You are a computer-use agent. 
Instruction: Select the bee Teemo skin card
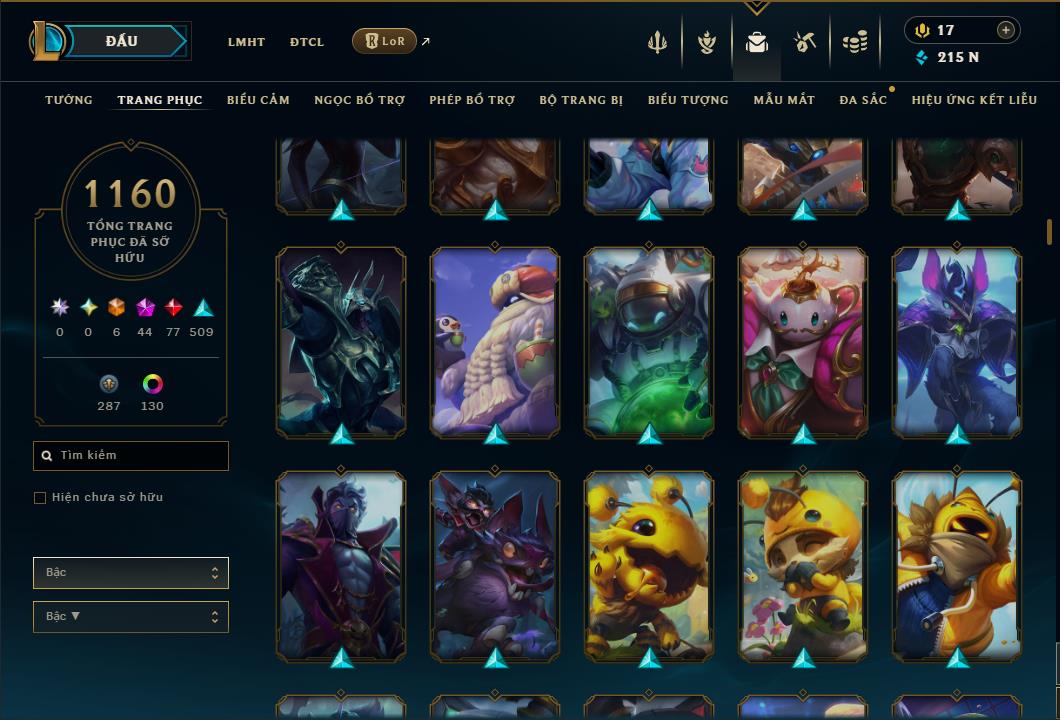coord(803,565)
